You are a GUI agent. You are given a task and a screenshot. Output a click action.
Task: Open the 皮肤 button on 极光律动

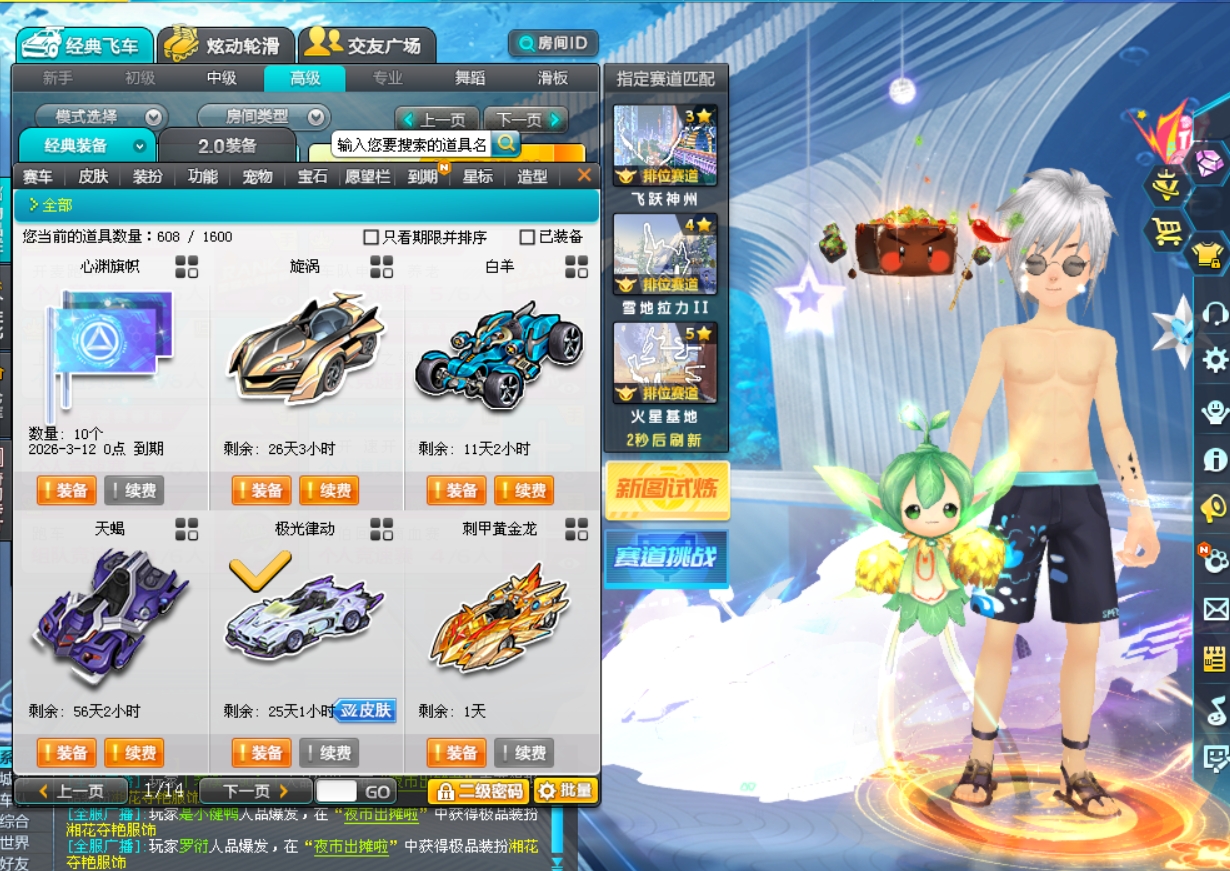point(366,711)
